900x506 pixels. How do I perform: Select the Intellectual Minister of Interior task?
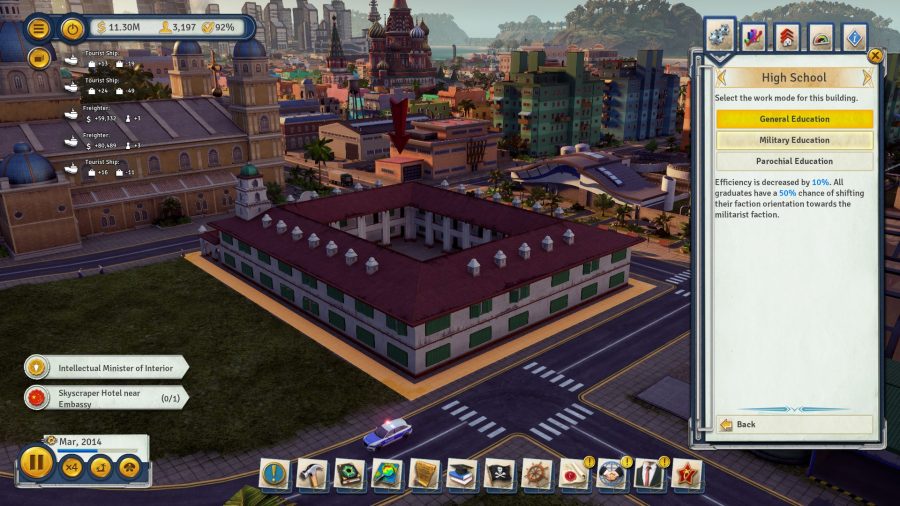coord(106,367)
